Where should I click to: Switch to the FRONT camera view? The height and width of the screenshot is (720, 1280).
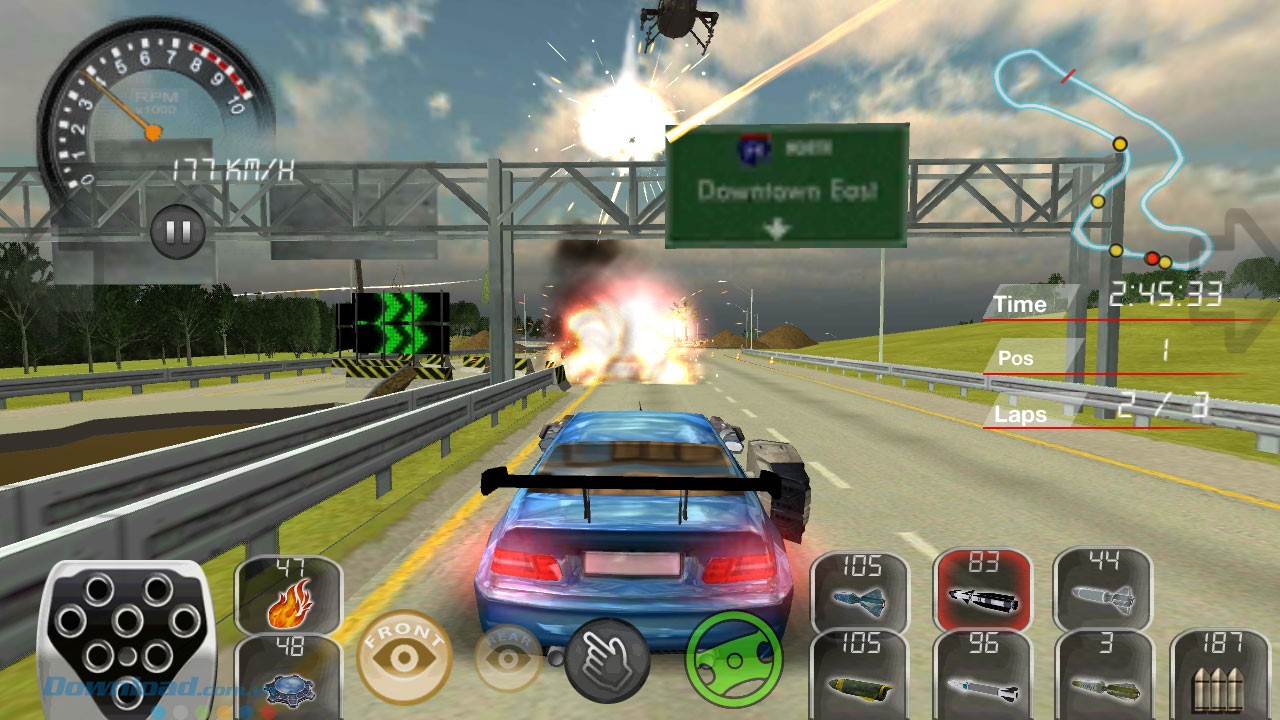pyautogui.click(x=405, y=656)
